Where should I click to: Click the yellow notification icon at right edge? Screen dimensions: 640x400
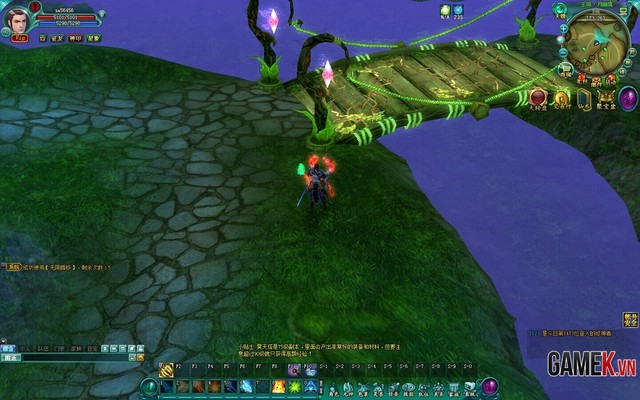(630, 320)
